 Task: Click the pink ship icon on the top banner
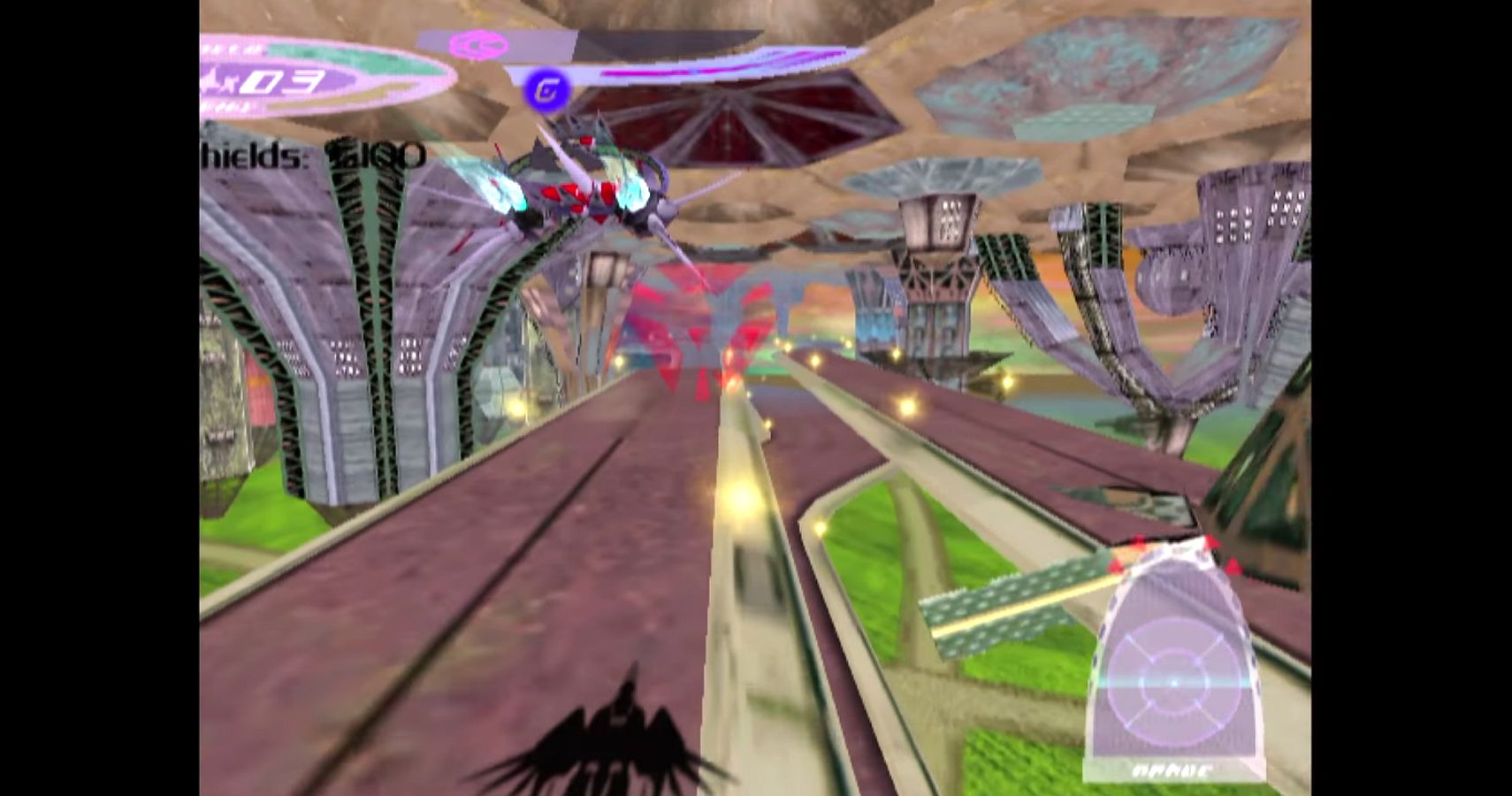477,43
